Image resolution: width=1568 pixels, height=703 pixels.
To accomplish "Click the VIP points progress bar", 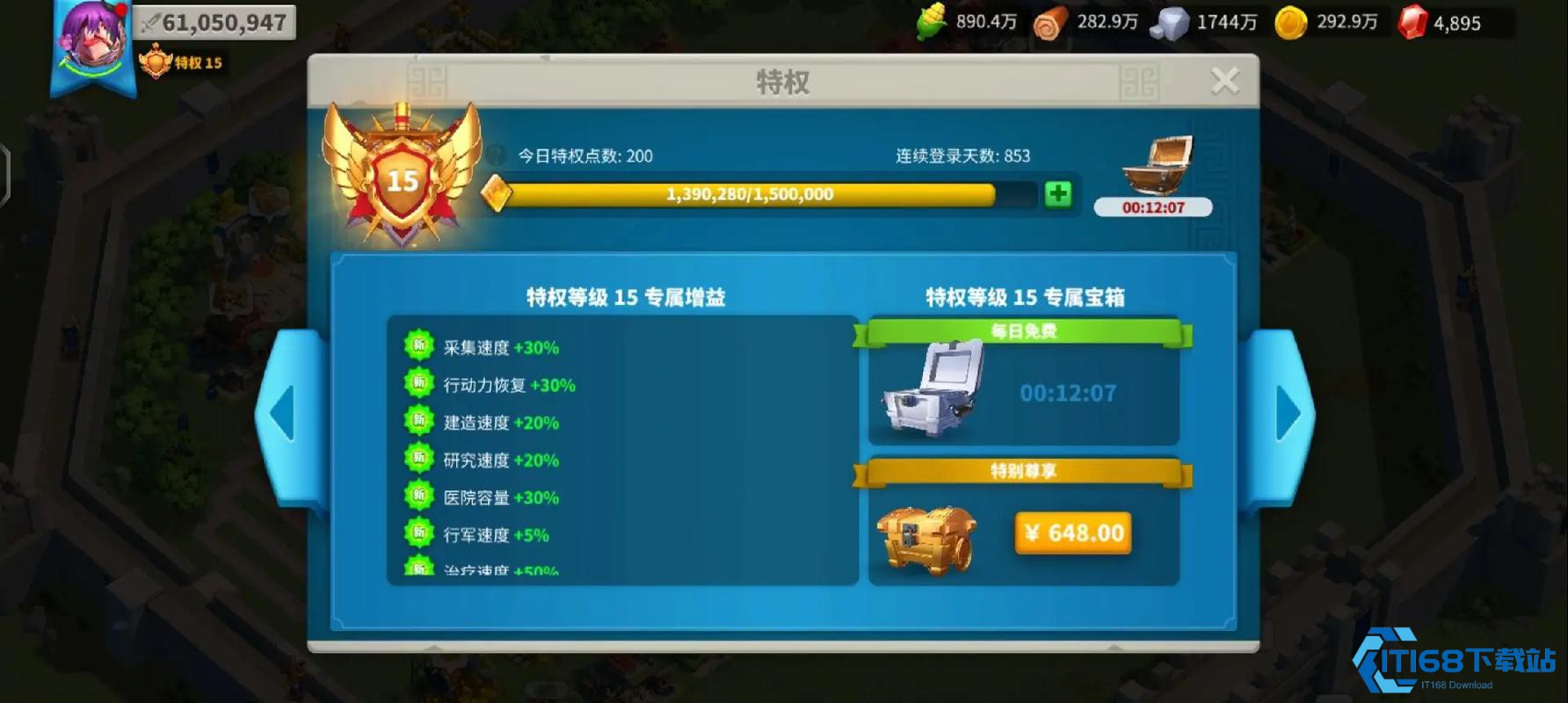I will (x=751, y=193).
